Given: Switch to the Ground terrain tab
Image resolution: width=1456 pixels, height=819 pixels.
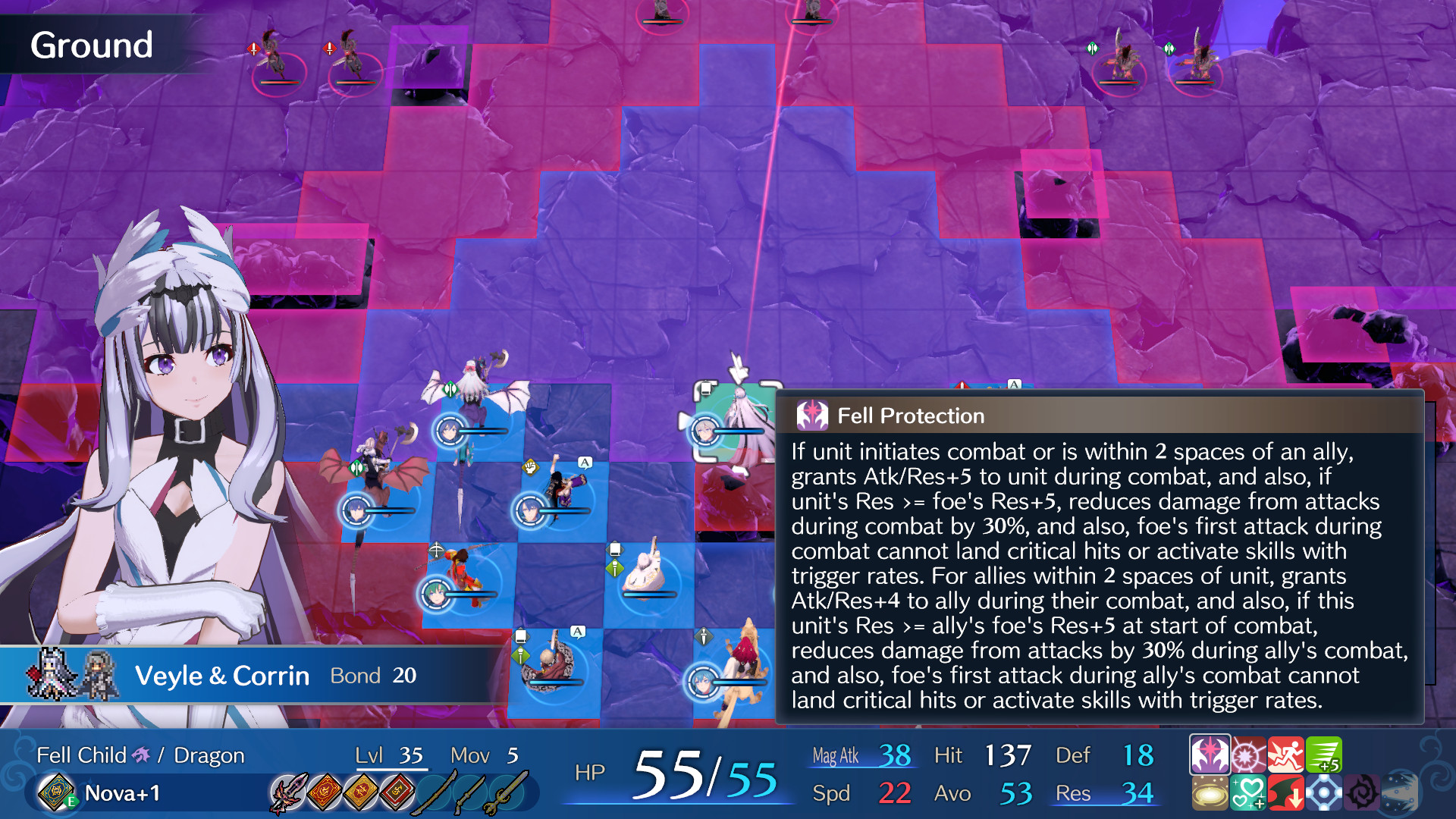Looking at the screenshot, I should coord(91,45).
